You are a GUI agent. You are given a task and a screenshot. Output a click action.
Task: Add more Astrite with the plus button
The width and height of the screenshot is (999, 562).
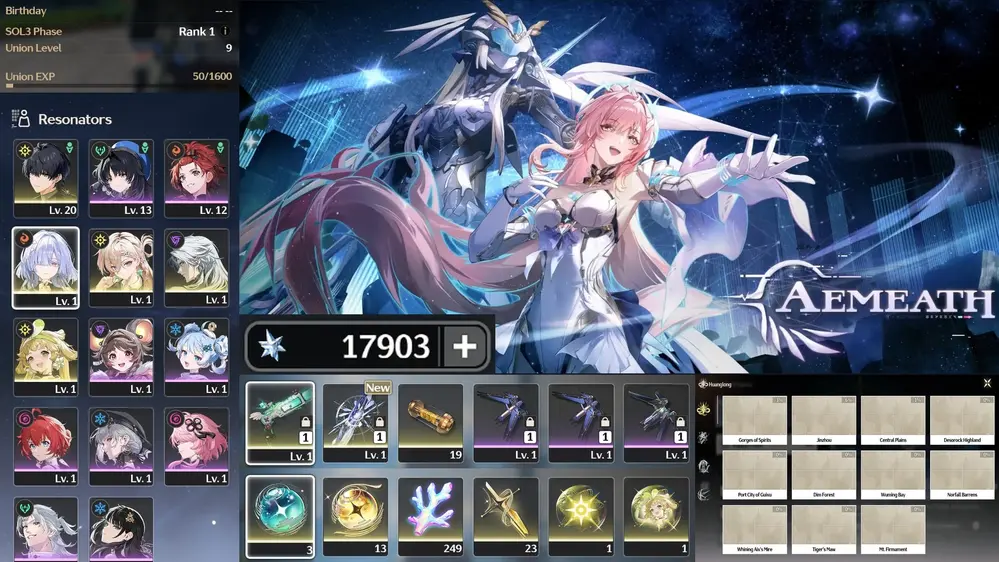(x=465, y=346)
